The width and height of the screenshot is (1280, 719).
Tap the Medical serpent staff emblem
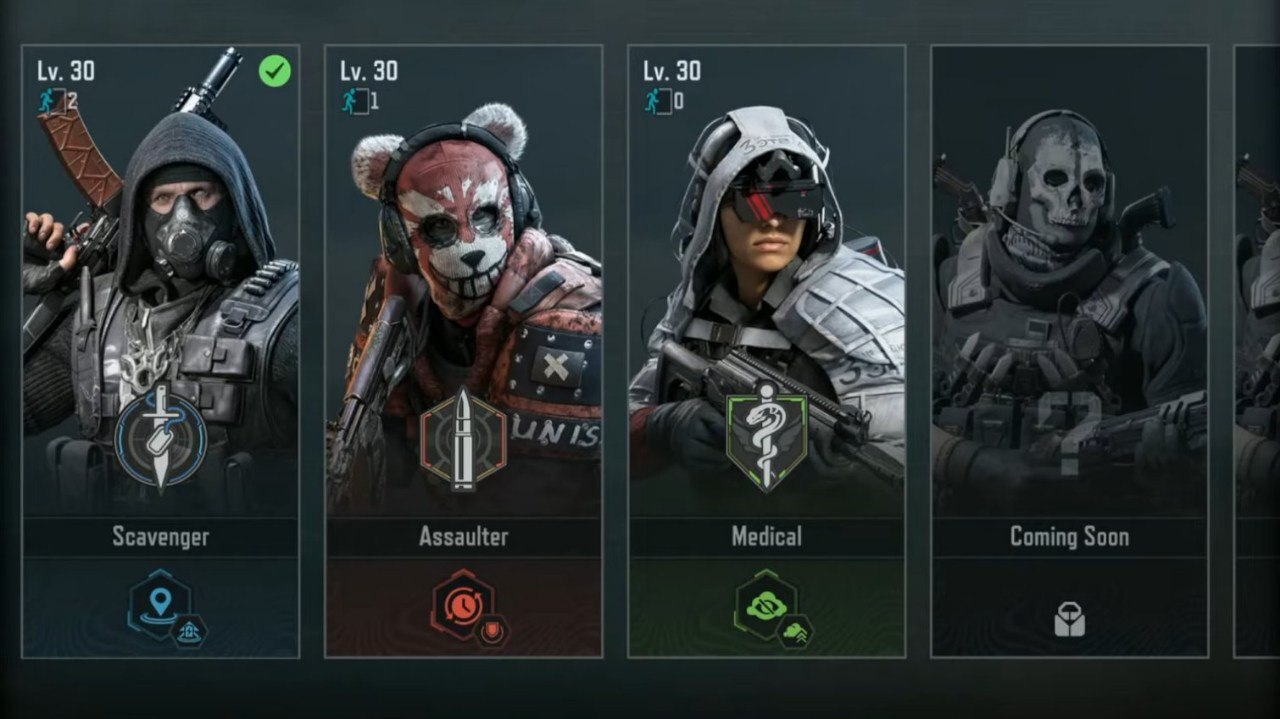(x=766, y=436)
